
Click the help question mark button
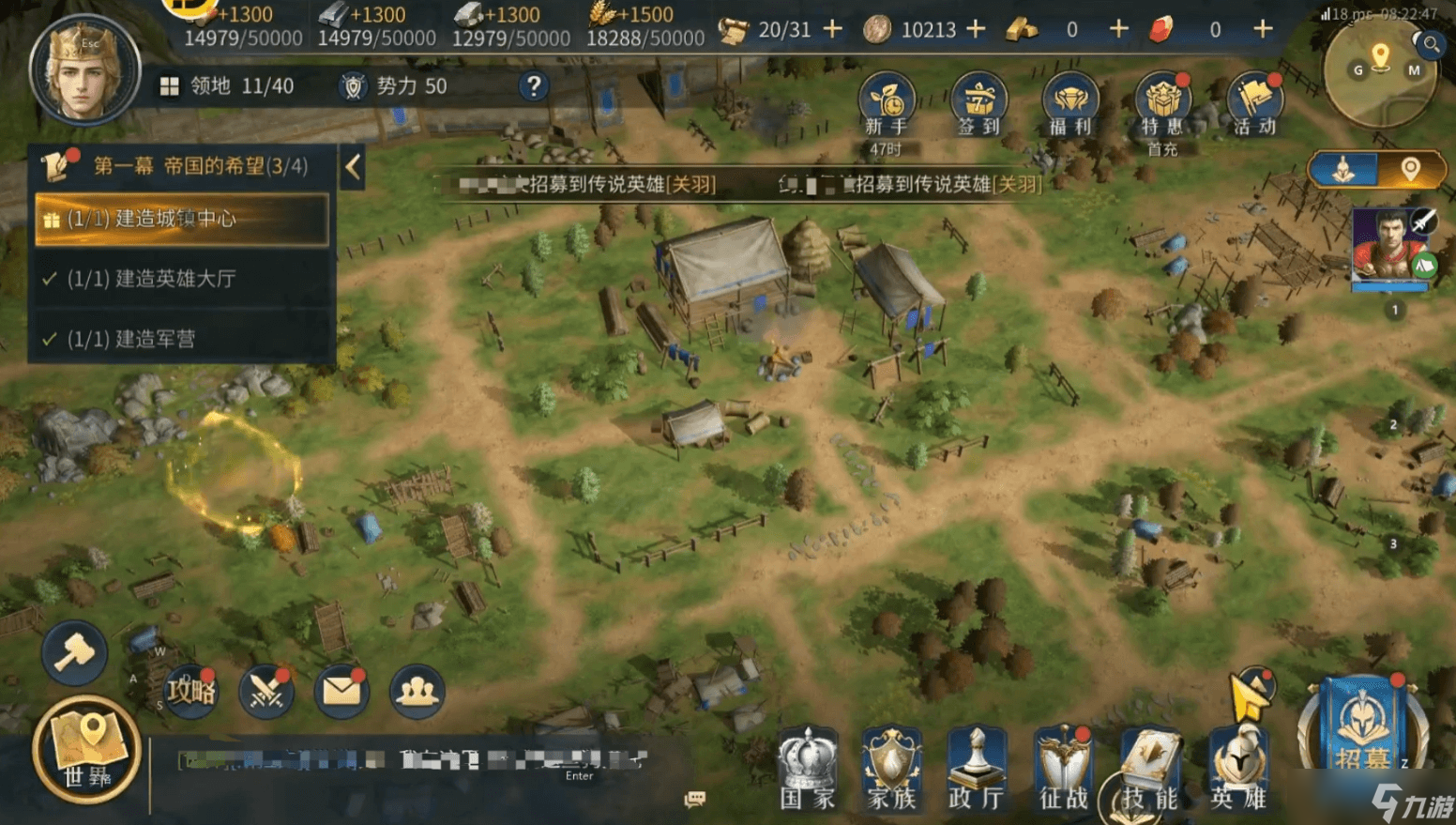533,86
